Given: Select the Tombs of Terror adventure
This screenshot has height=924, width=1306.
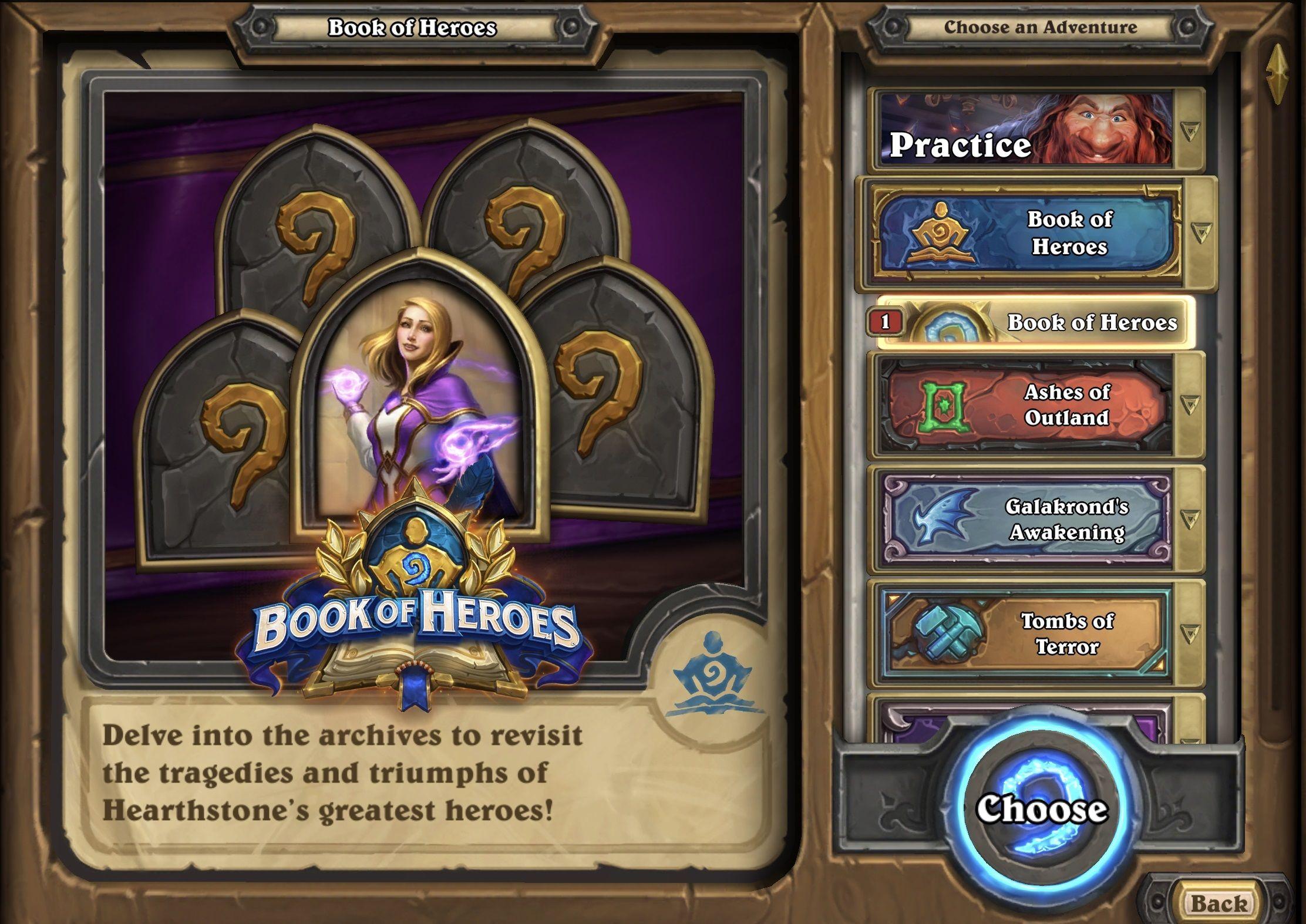Looking at the screenshot, I should click(1025, 634).
